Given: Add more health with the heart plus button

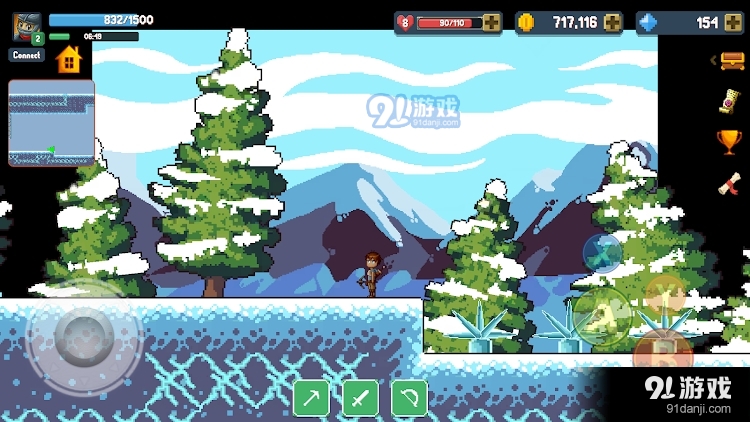Looking at the screenshot, I should coord(491,23).
